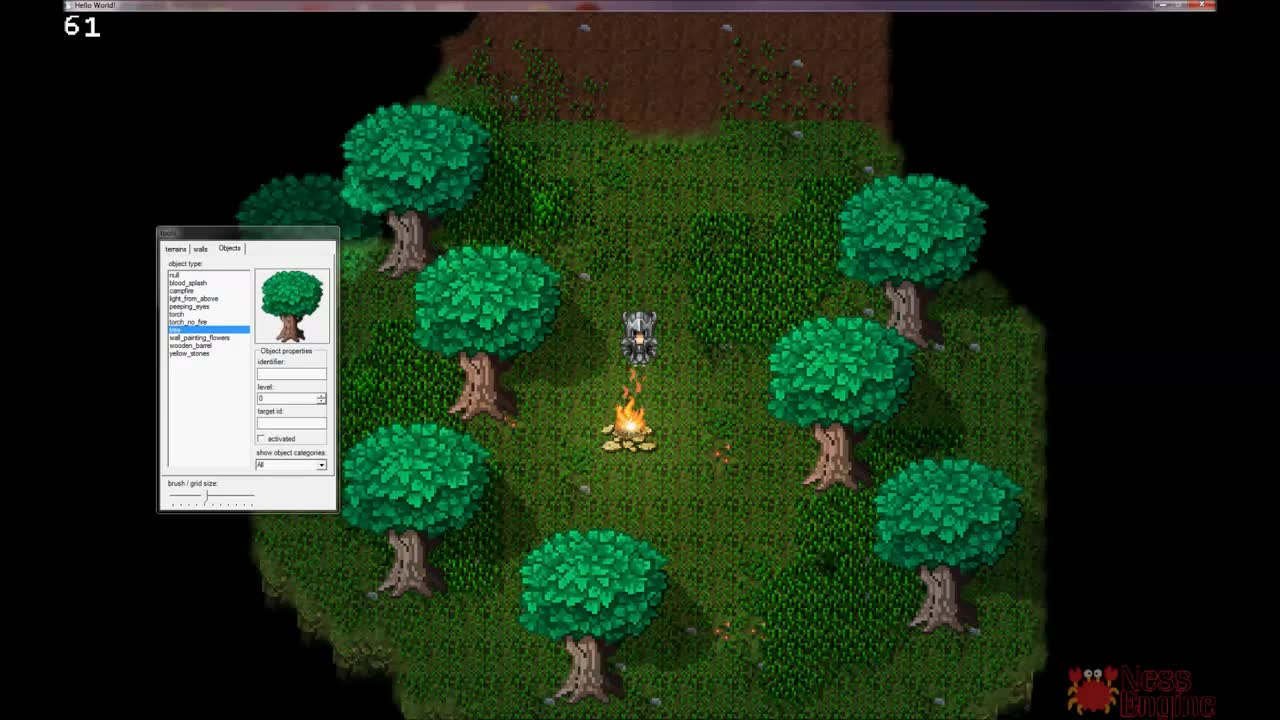This screenshot has height=720, width=1280.
Task: Enable the activated checkbox
Action: (x=261, y=437)
